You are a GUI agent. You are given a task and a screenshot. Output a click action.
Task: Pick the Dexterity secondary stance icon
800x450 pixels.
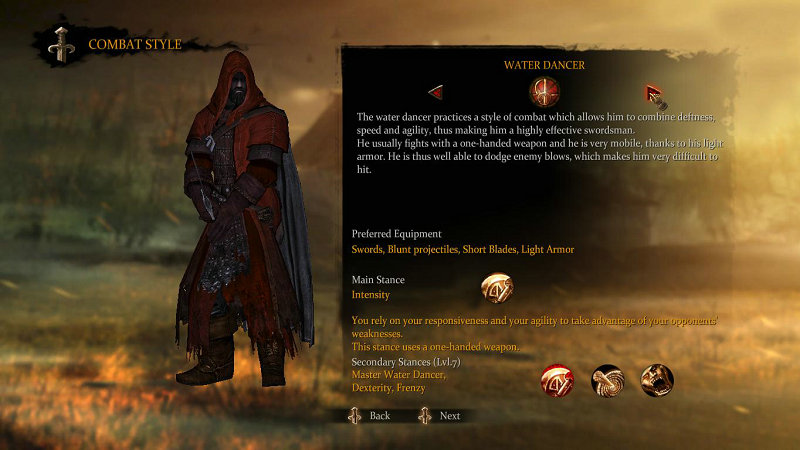(x=607, y=380)
